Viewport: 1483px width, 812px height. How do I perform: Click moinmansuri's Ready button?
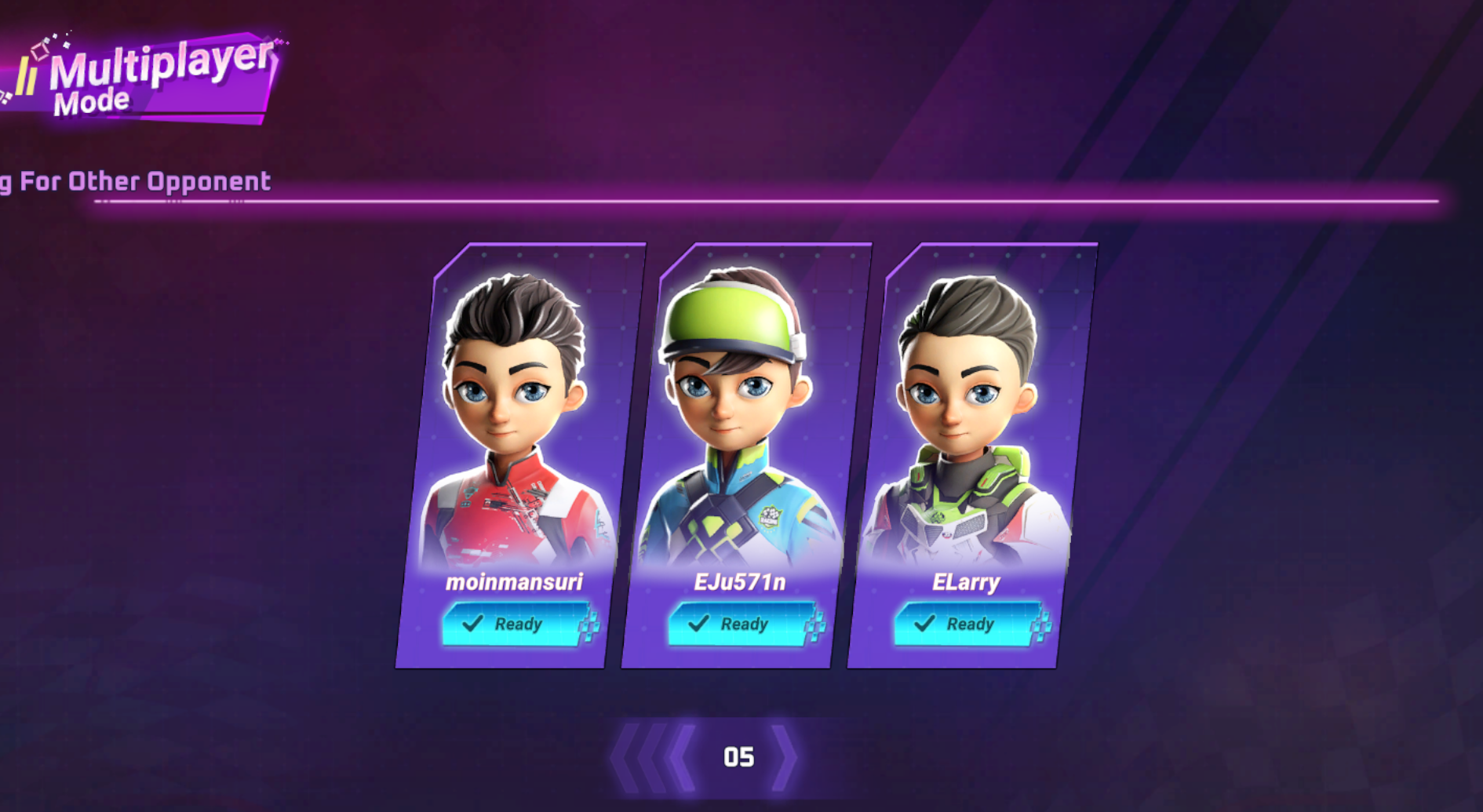[516, 624]
